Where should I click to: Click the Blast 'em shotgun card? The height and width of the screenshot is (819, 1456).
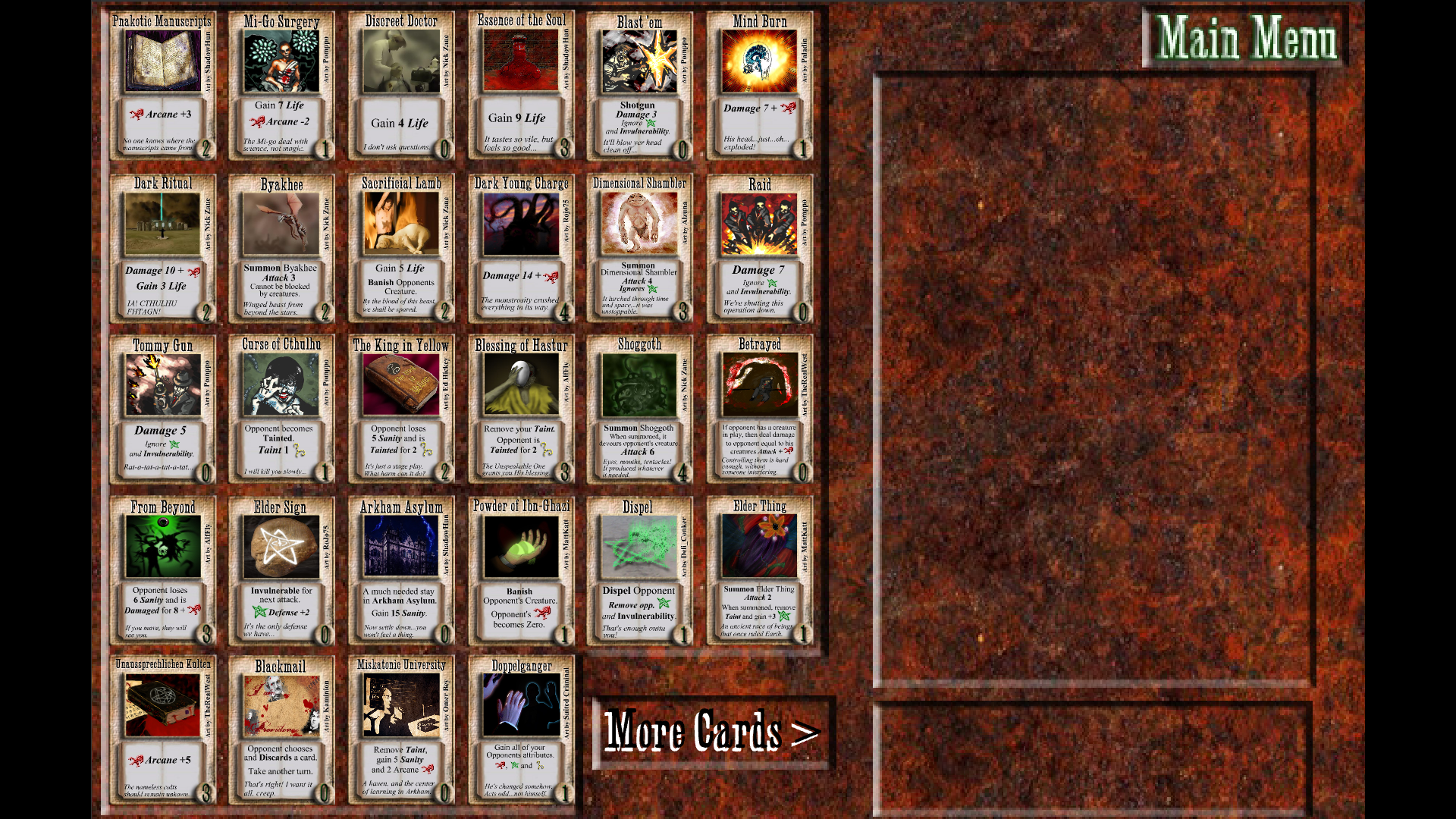click(x=640, y=85)
